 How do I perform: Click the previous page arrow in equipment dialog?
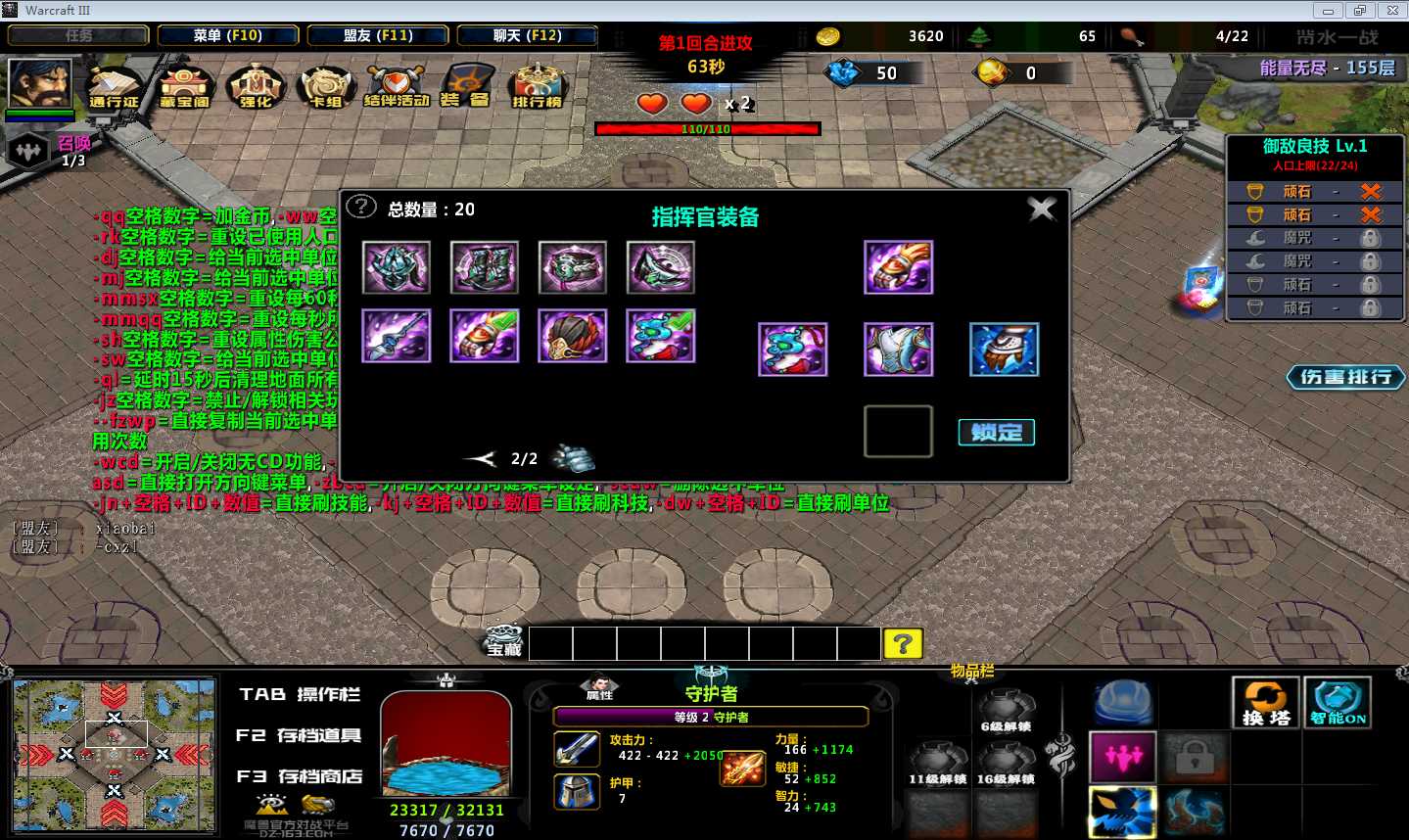click(x=479, y=457)
